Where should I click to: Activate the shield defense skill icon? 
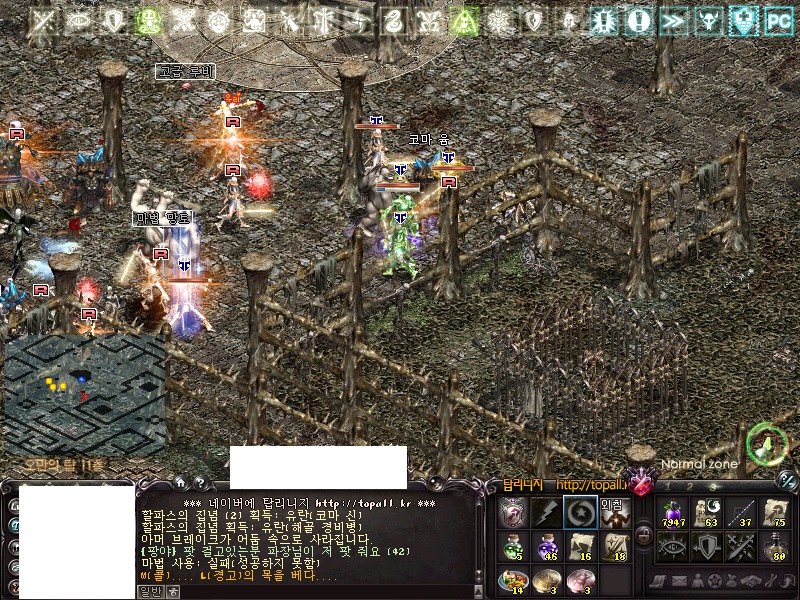click(x=708, y=546)
